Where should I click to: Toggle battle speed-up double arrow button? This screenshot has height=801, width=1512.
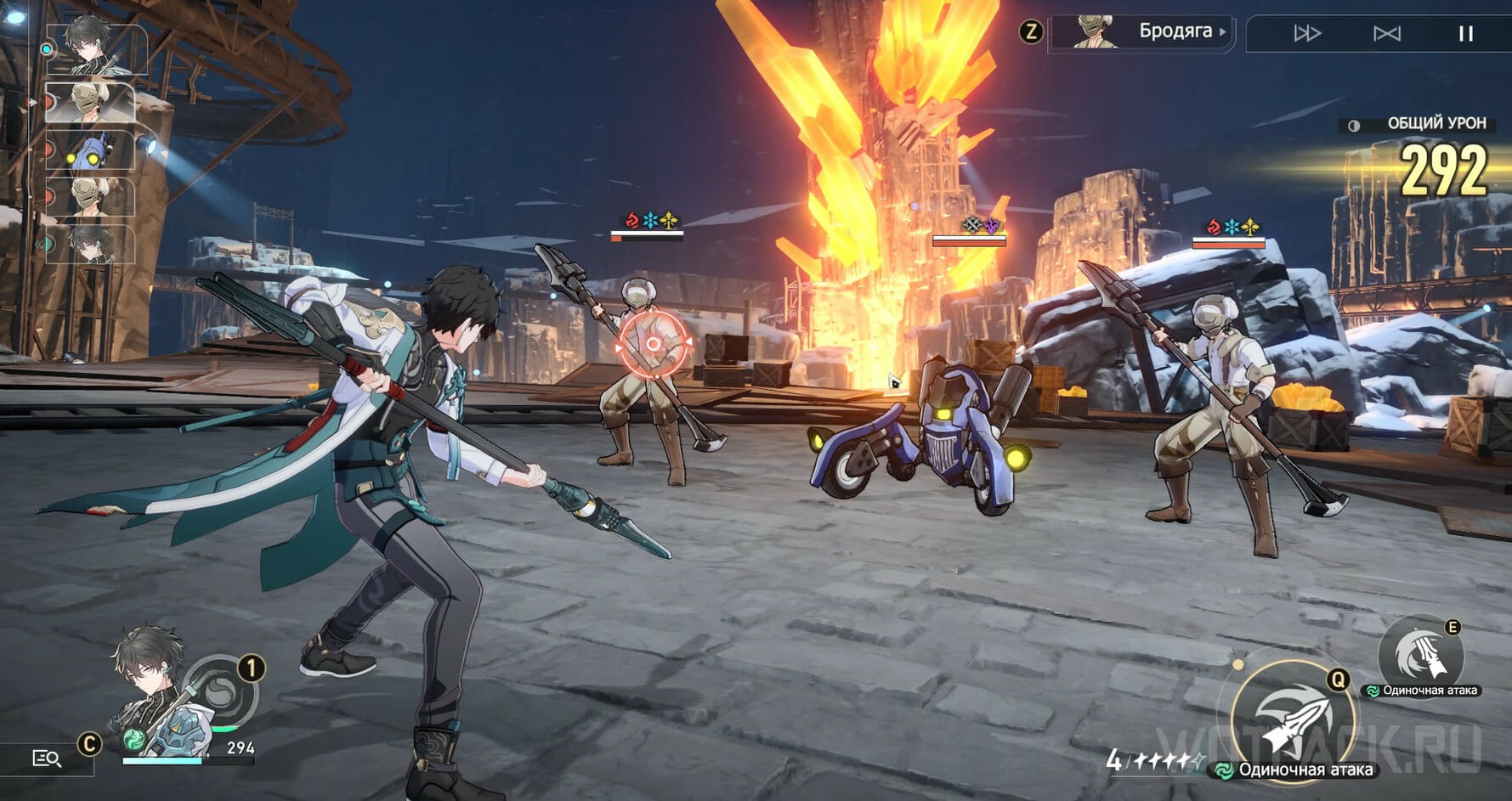pyautogui.click(x=1306, y=33)
